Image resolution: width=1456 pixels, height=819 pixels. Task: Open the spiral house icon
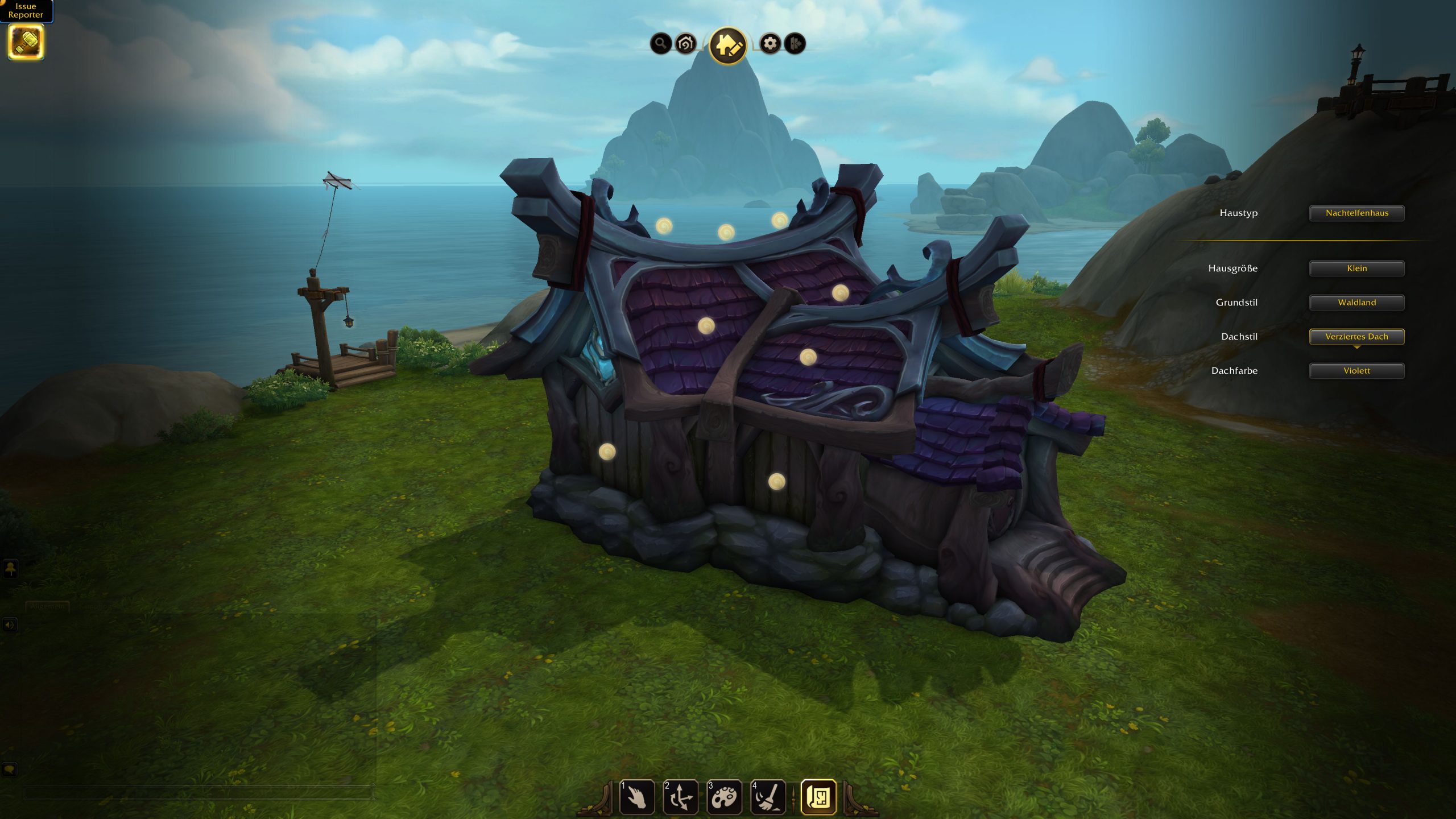[685, 43]
